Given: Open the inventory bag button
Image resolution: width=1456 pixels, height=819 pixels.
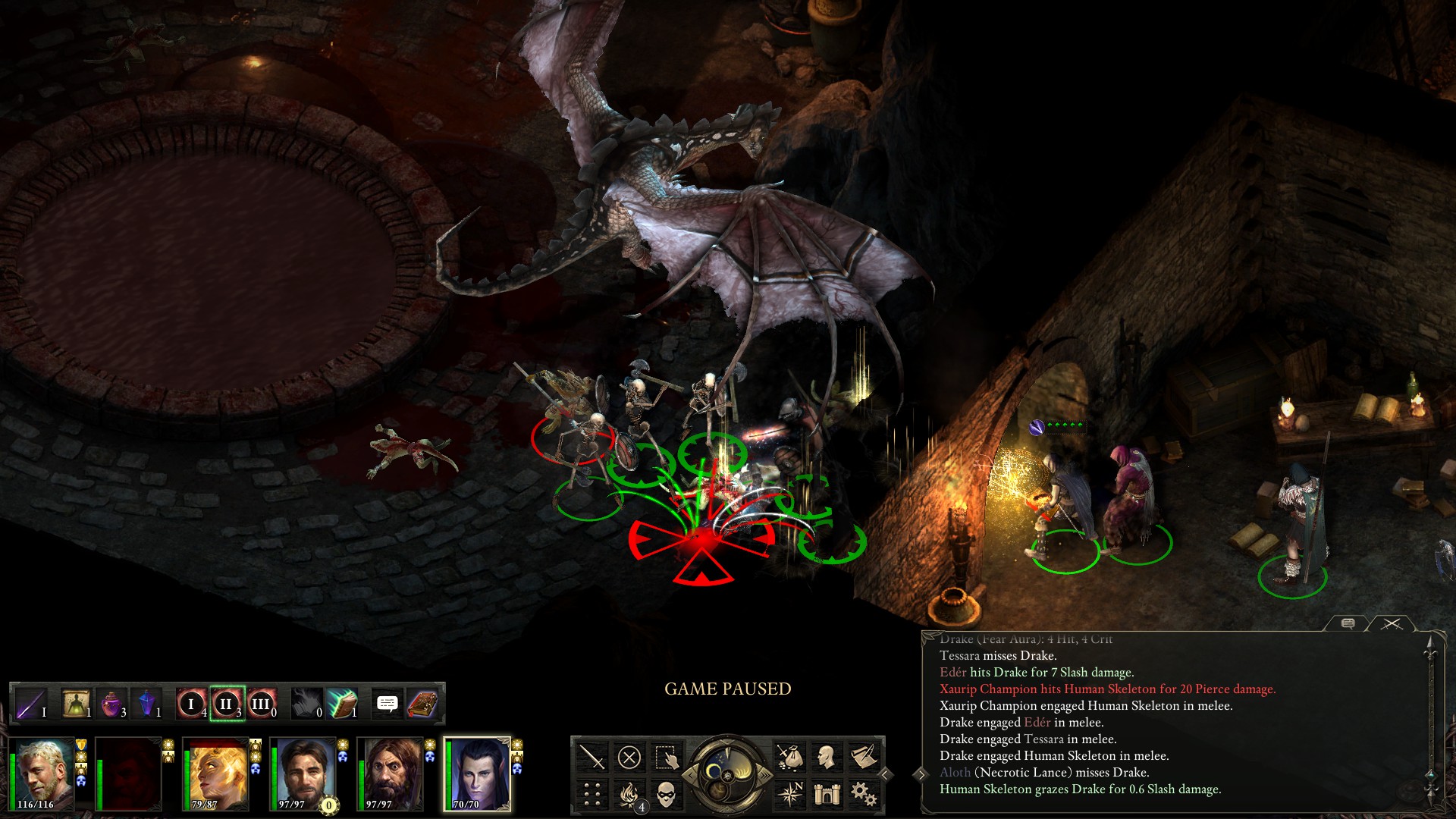Looking at the screenshot, I should coord(790,757).
